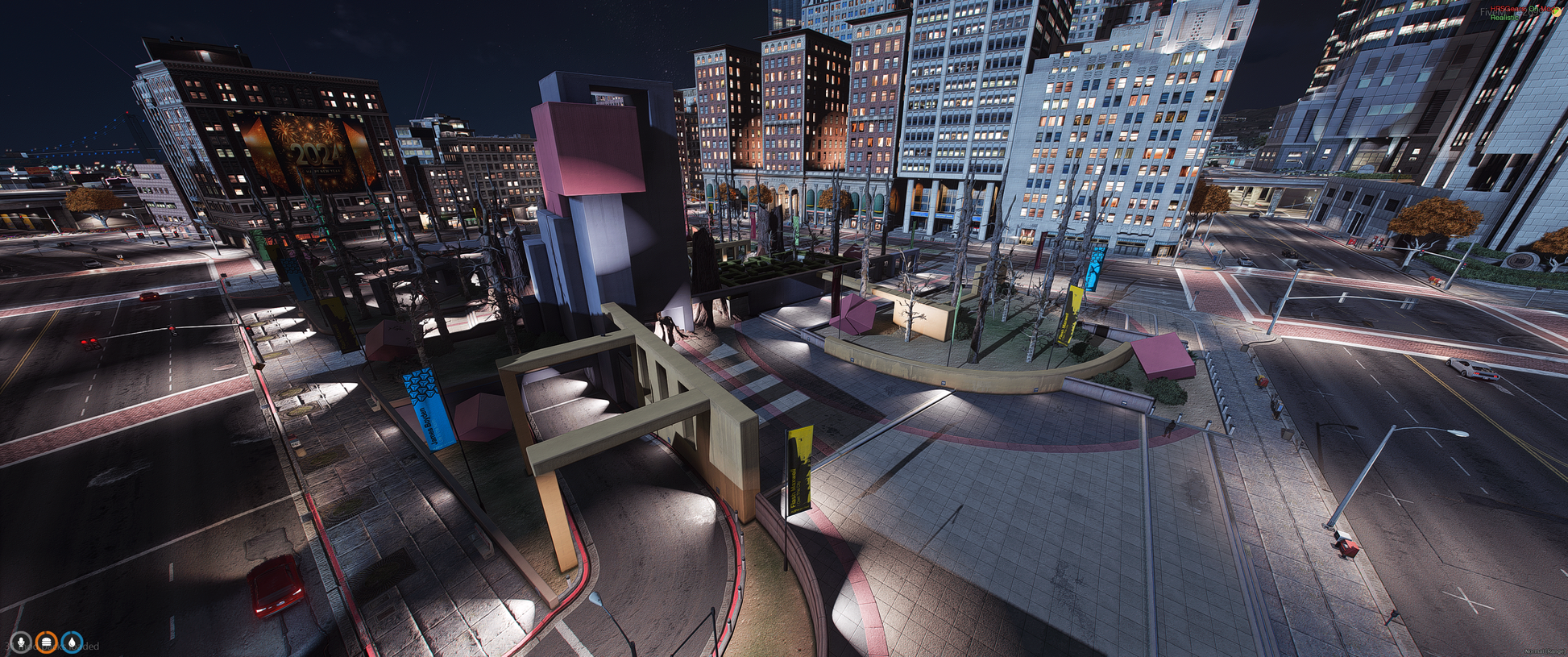The height and width of the screenshot is (657, 1568).
Task: Select the orange burger hunger icon
Action: pos(47,642)
